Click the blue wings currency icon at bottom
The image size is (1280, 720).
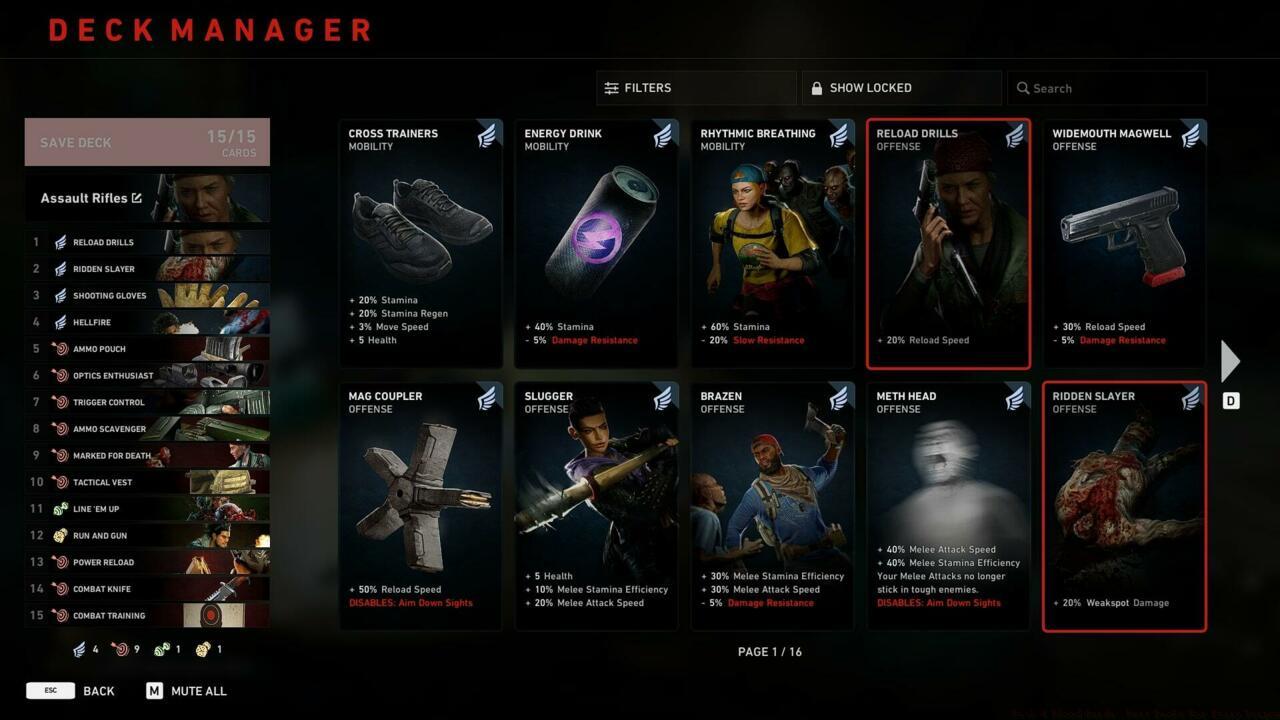(78, 649)
